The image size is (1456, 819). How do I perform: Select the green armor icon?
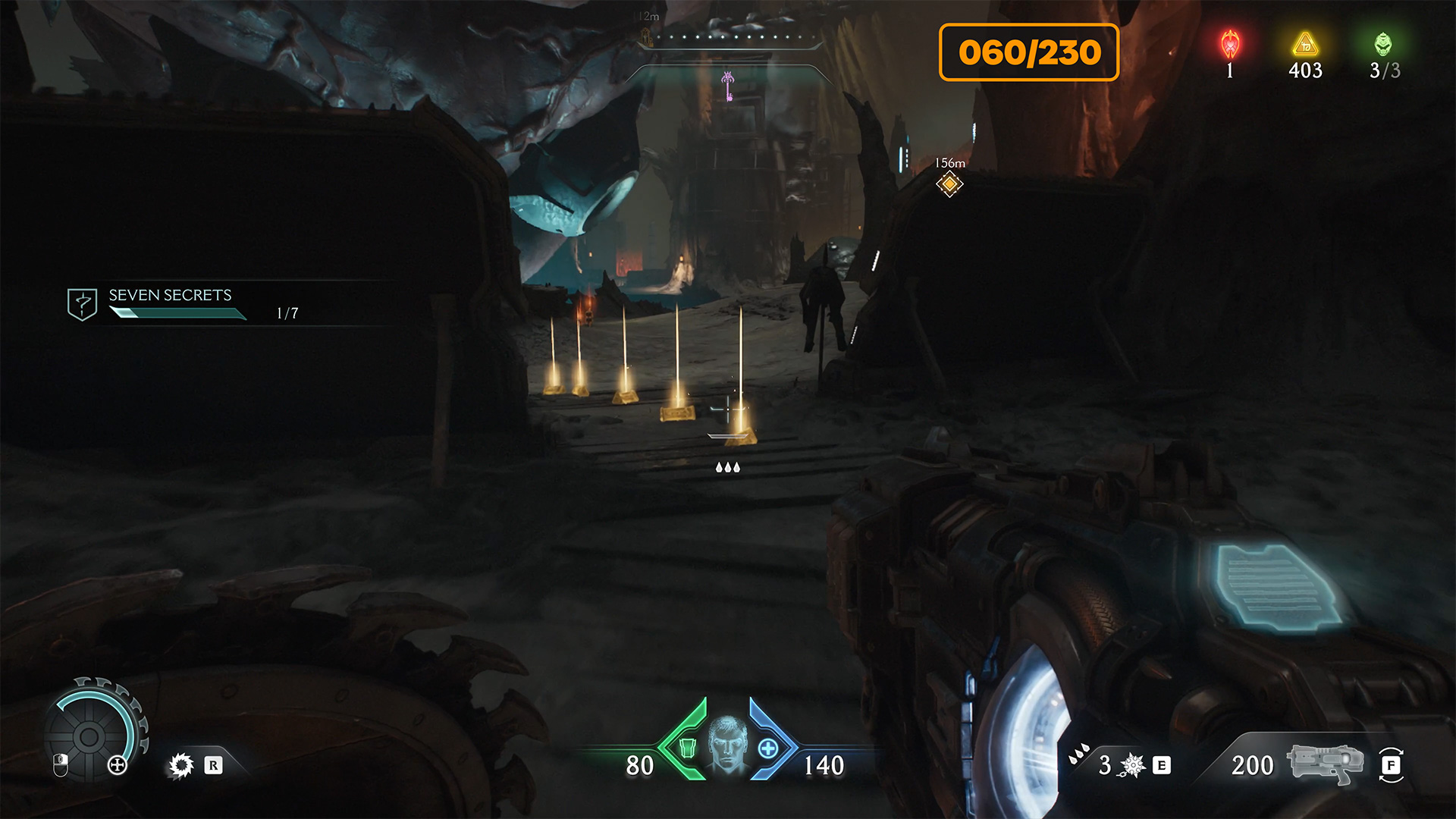[x=687, y=748]
